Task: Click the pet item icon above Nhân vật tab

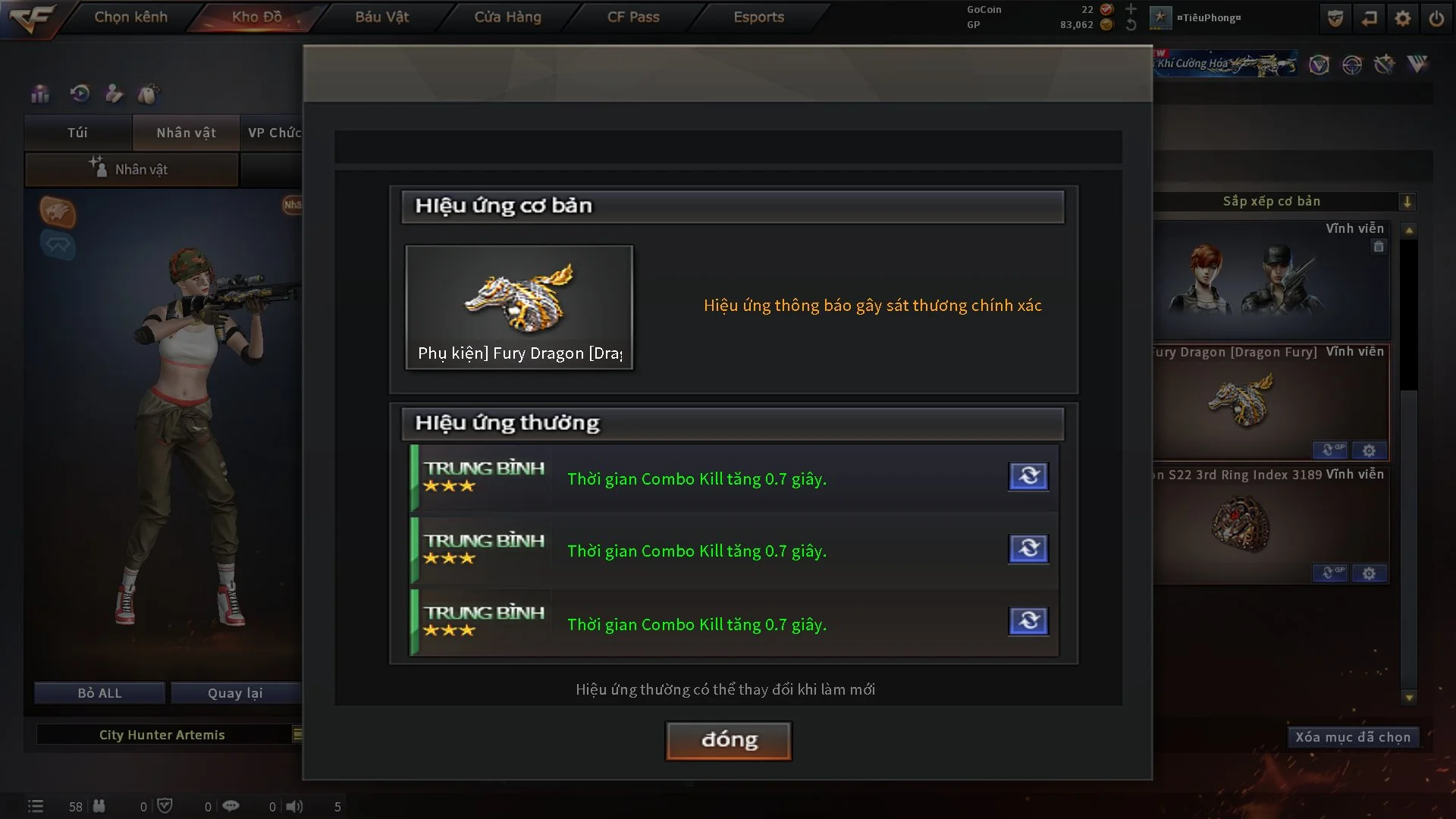Action: [149, 92]
